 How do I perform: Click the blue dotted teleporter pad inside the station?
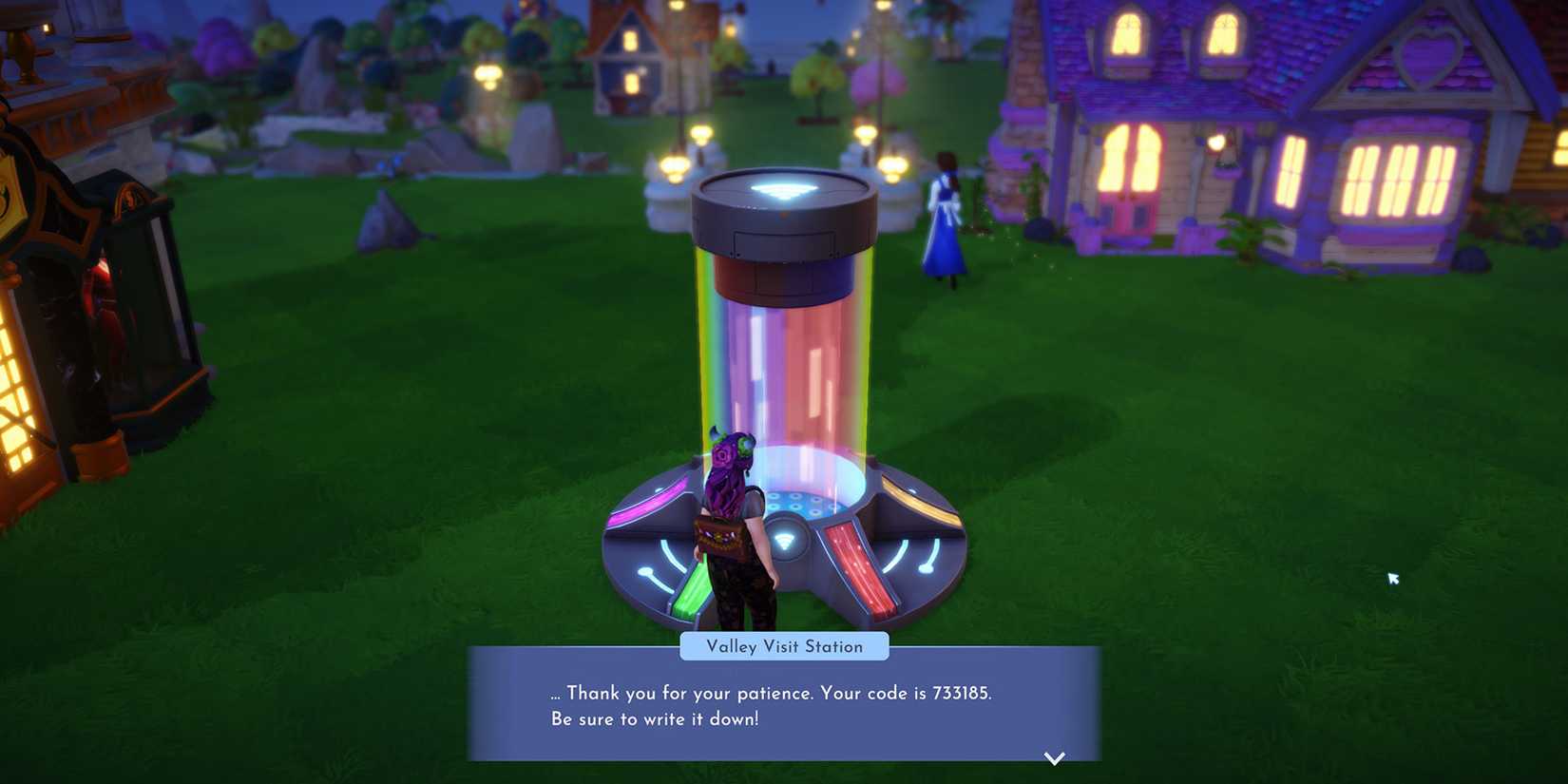(801, 501)
